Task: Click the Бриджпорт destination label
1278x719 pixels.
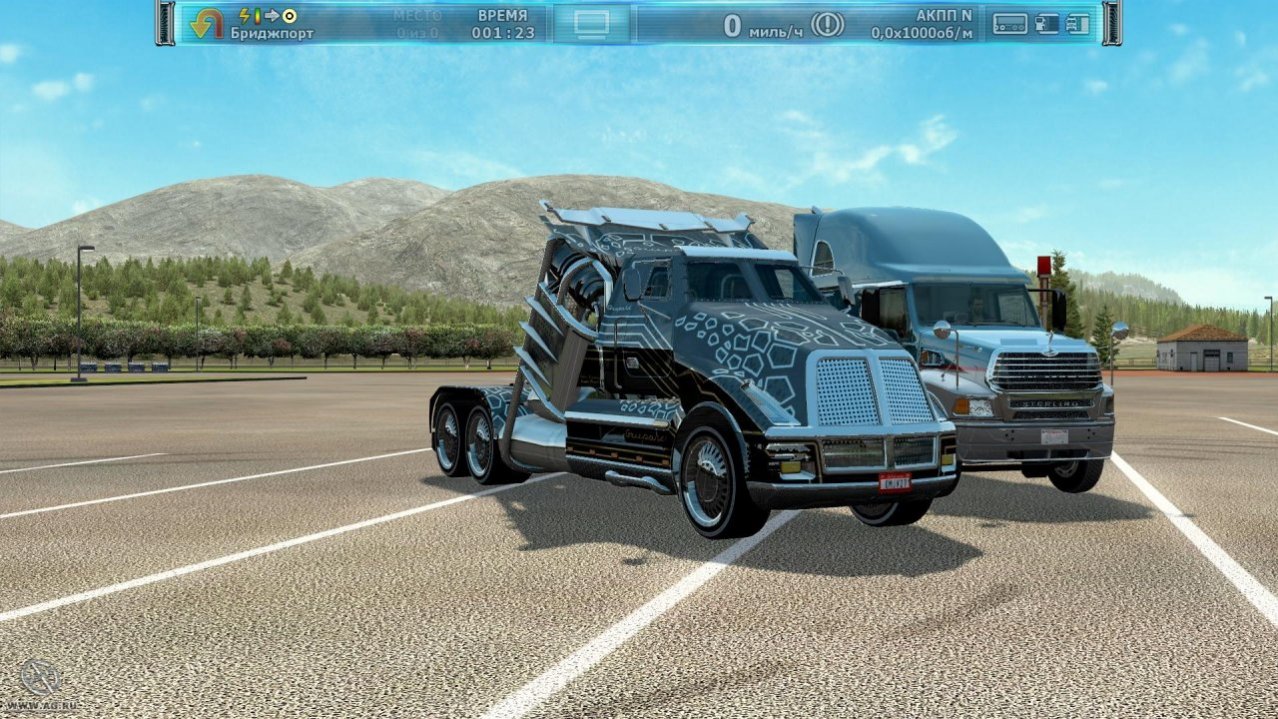Action: 272,33
